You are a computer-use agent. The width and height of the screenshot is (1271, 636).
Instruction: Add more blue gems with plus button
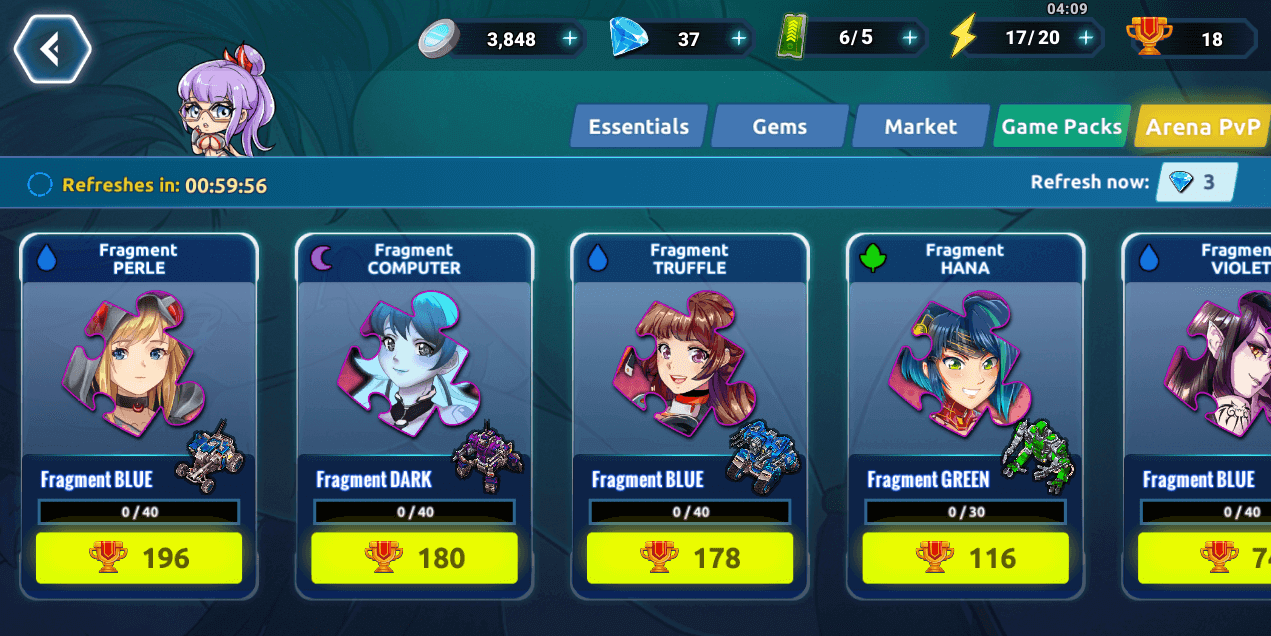738,39
